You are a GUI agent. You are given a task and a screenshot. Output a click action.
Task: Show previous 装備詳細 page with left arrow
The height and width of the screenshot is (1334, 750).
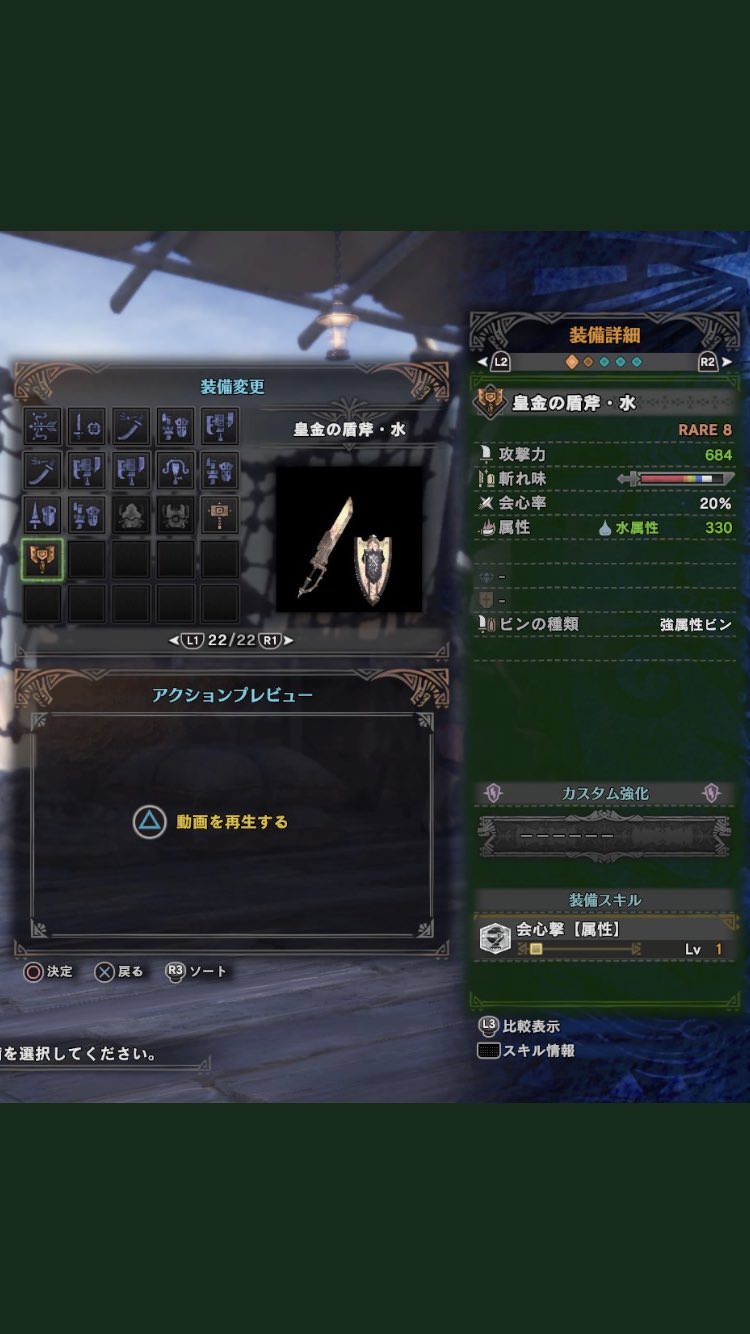(x=483, y=362)
